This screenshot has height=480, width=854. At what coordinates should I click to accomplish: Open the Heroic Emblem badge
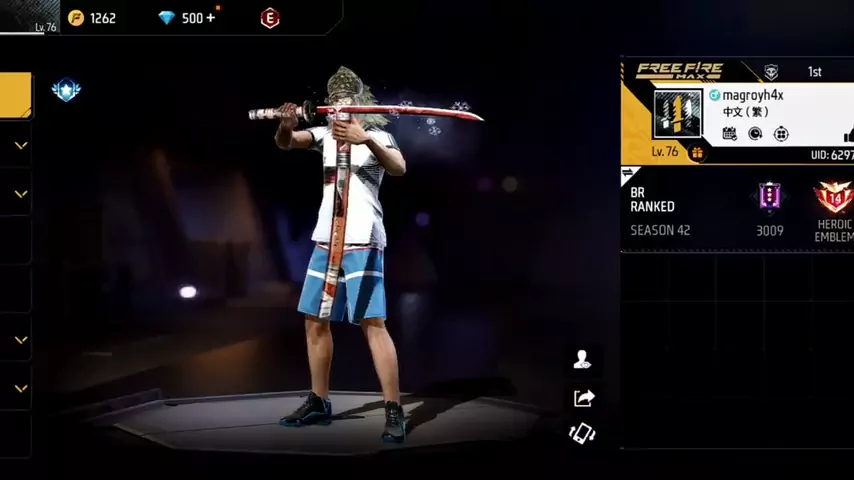(832, 197)
